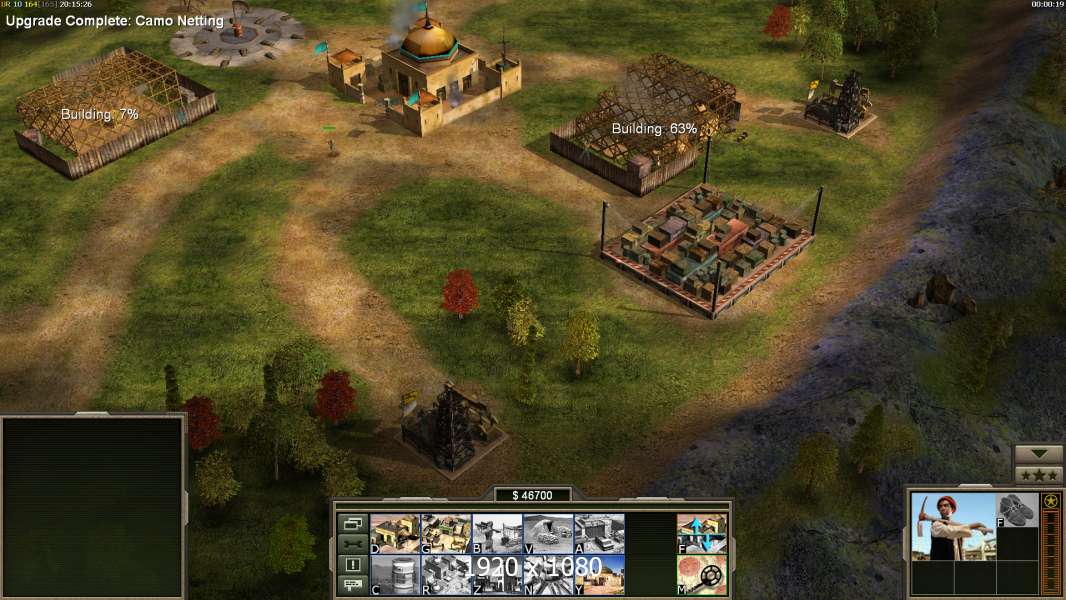
Task: Click the overlapping windows button
Action: [x=352, y=523]
